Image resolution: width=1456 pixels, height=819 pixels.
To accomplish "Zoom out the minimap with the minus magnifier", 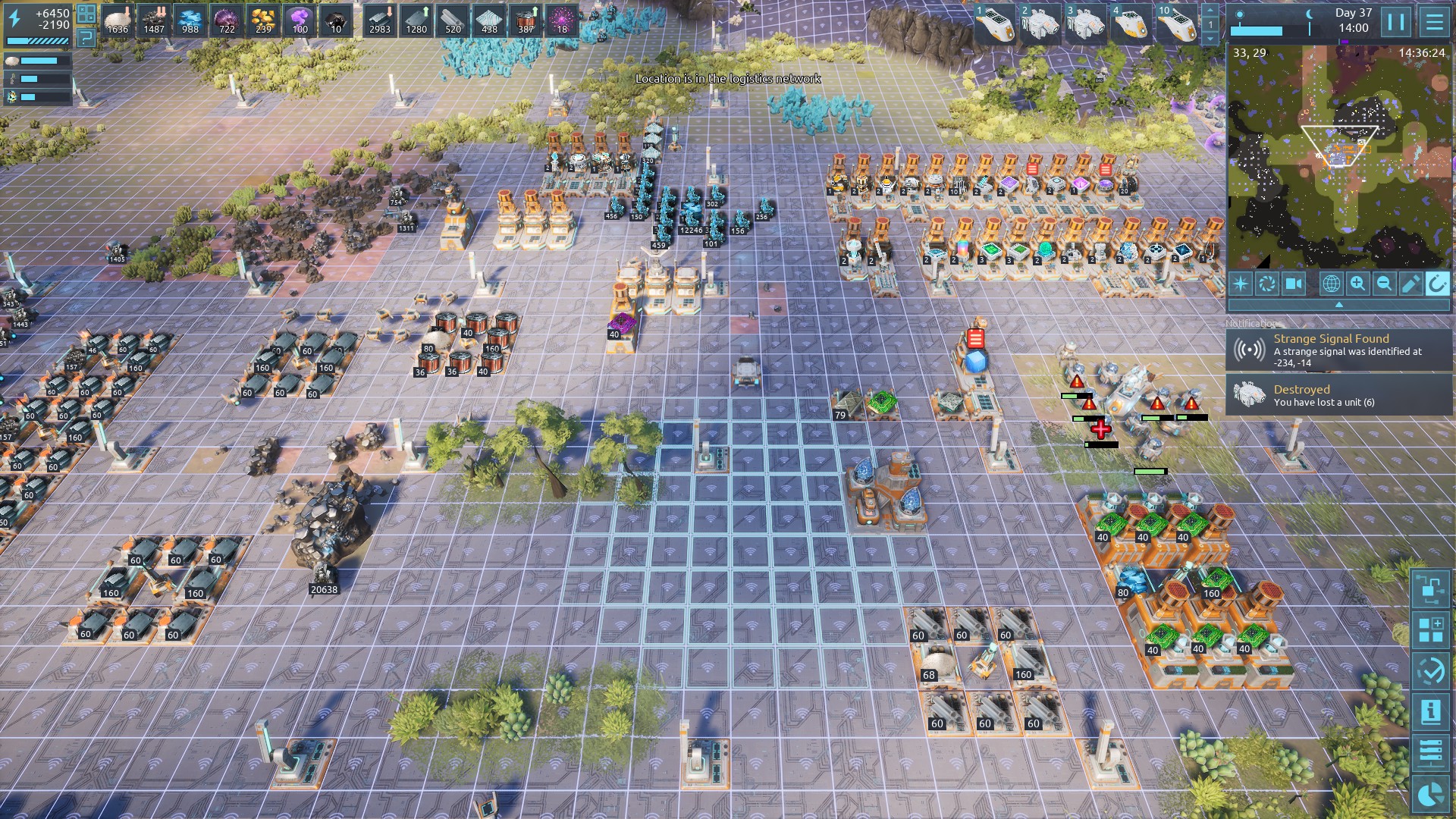I will [1384, 284].
